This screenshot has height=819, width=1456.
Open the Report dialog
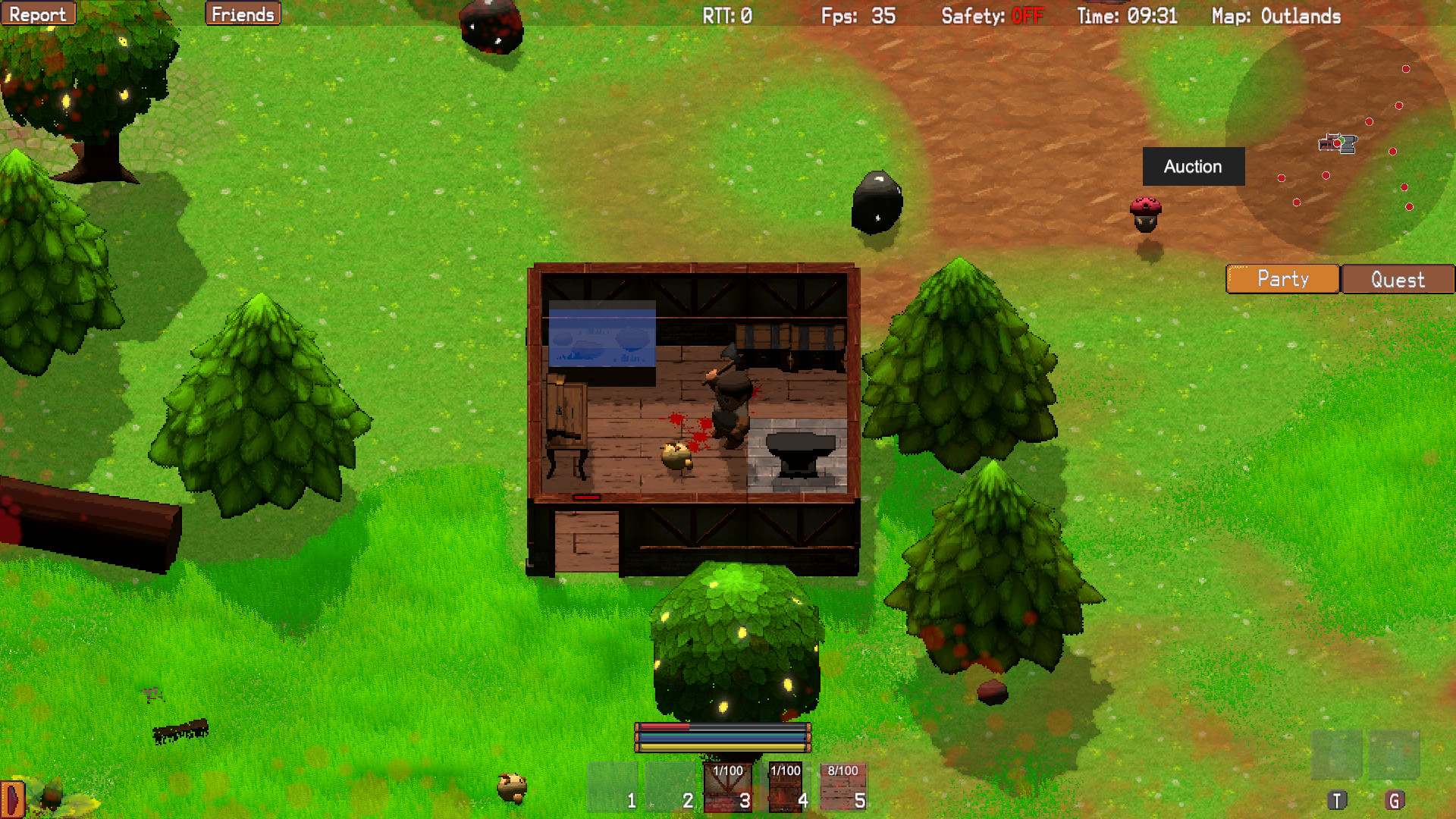[38, 13]
